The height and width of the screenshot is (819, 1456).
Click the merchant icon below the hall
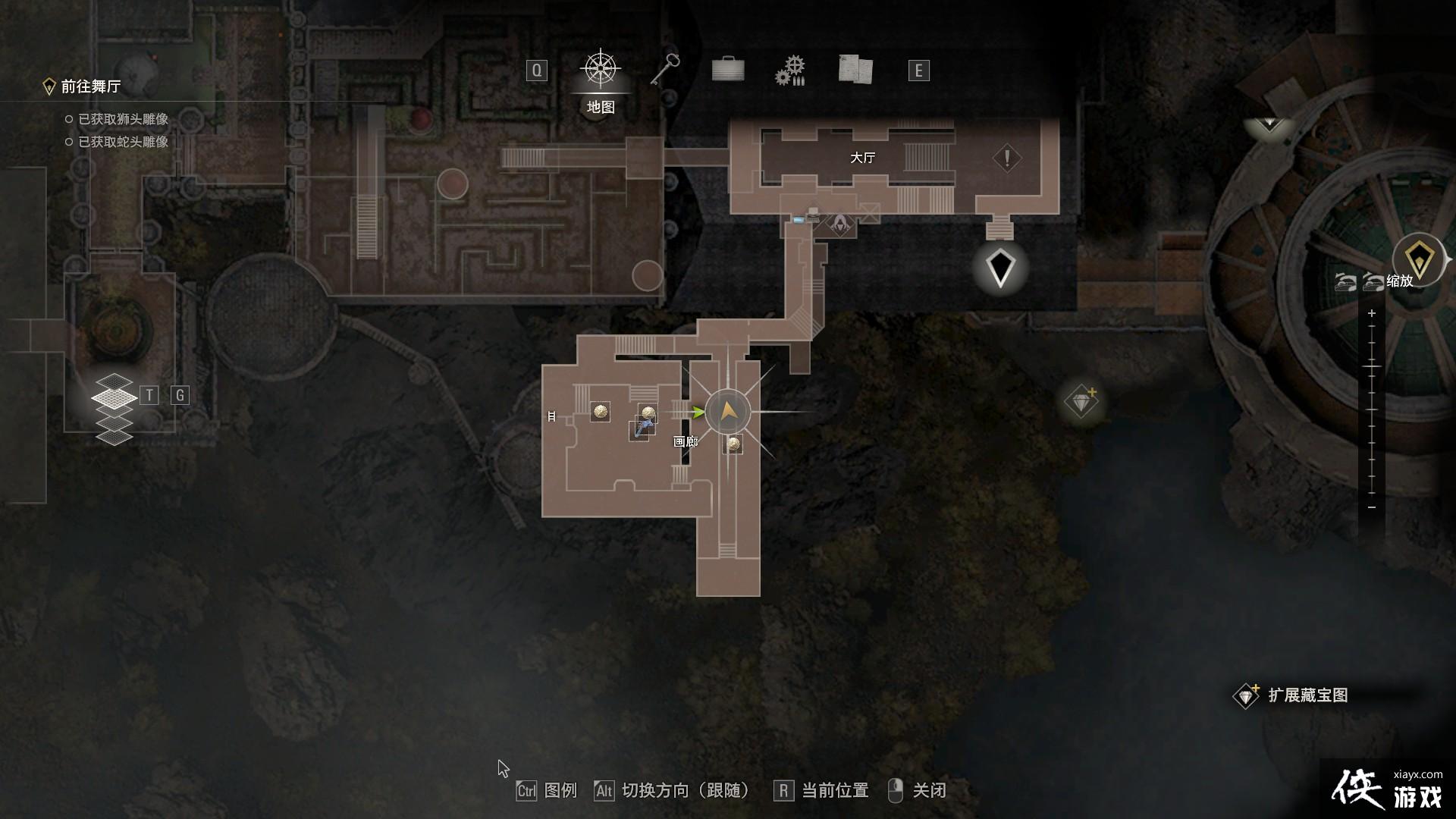click(x=840, y=224)
